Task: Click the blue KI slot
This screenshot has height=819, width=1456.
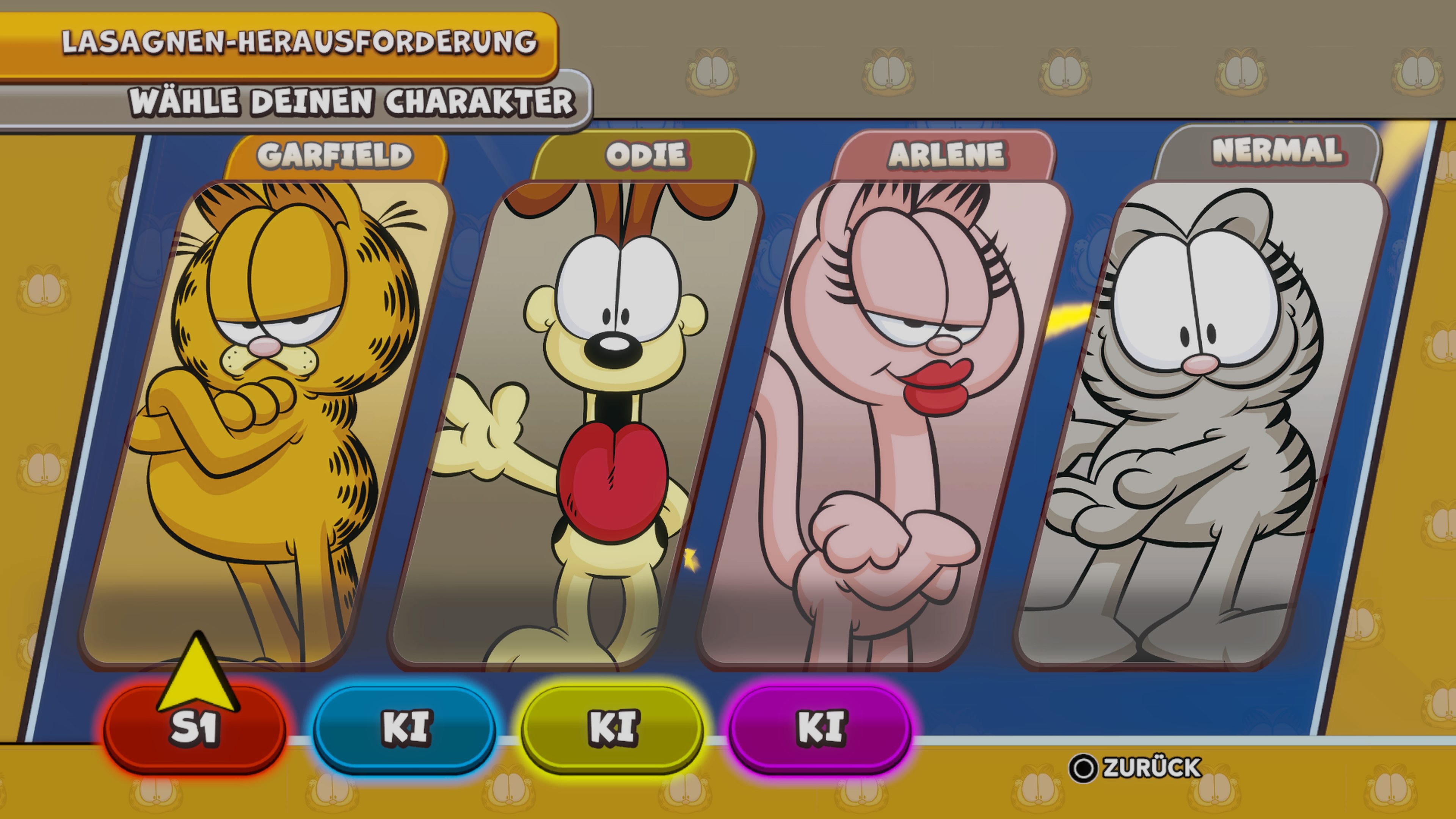Action: (x=405, y=728)
